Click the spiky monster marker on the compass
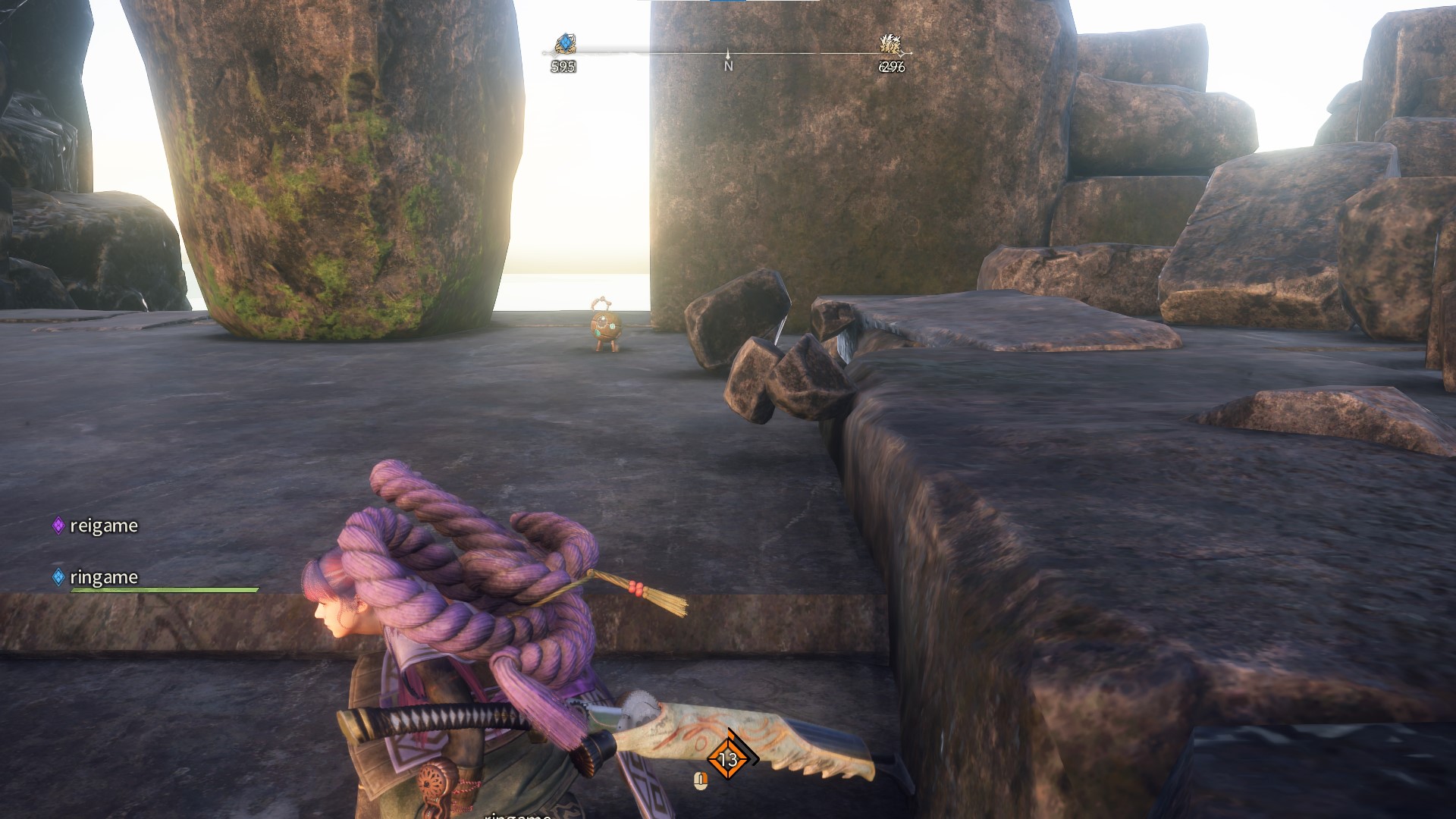The width and height of the screenshot is (1456, 819). (x=890, y=43)
